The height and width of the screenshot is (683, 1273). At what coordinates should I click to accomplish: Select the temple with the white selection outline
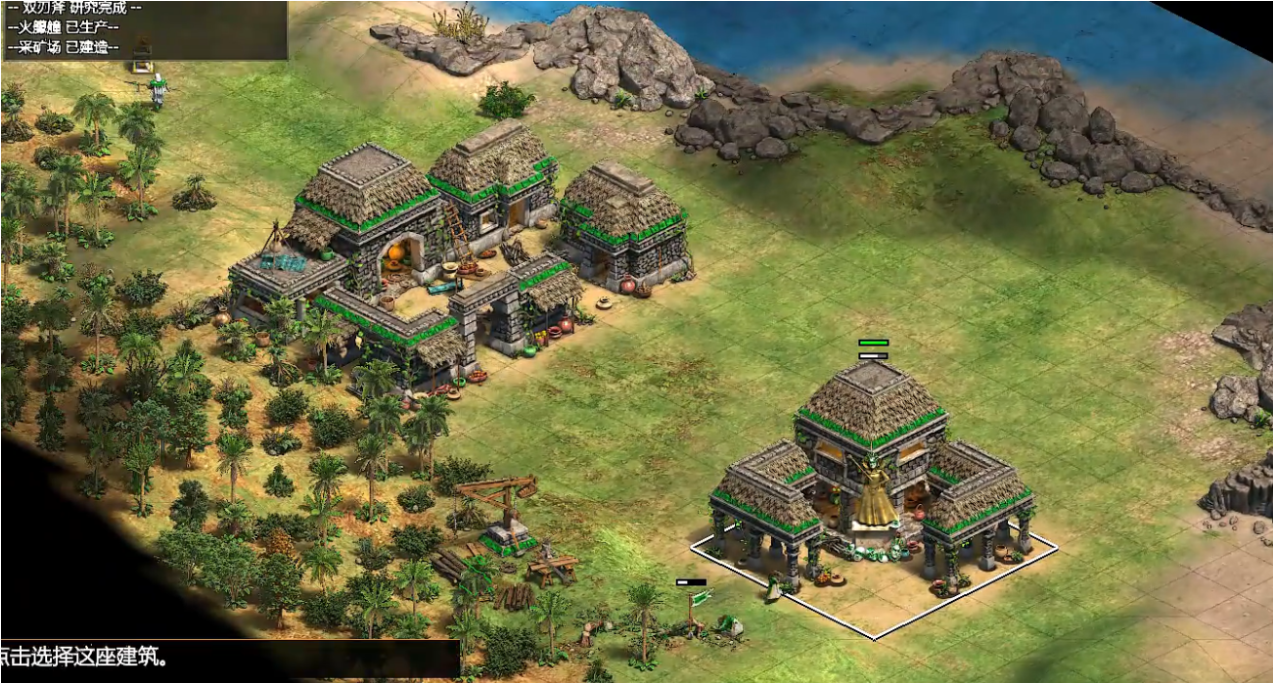coord(872,470)
